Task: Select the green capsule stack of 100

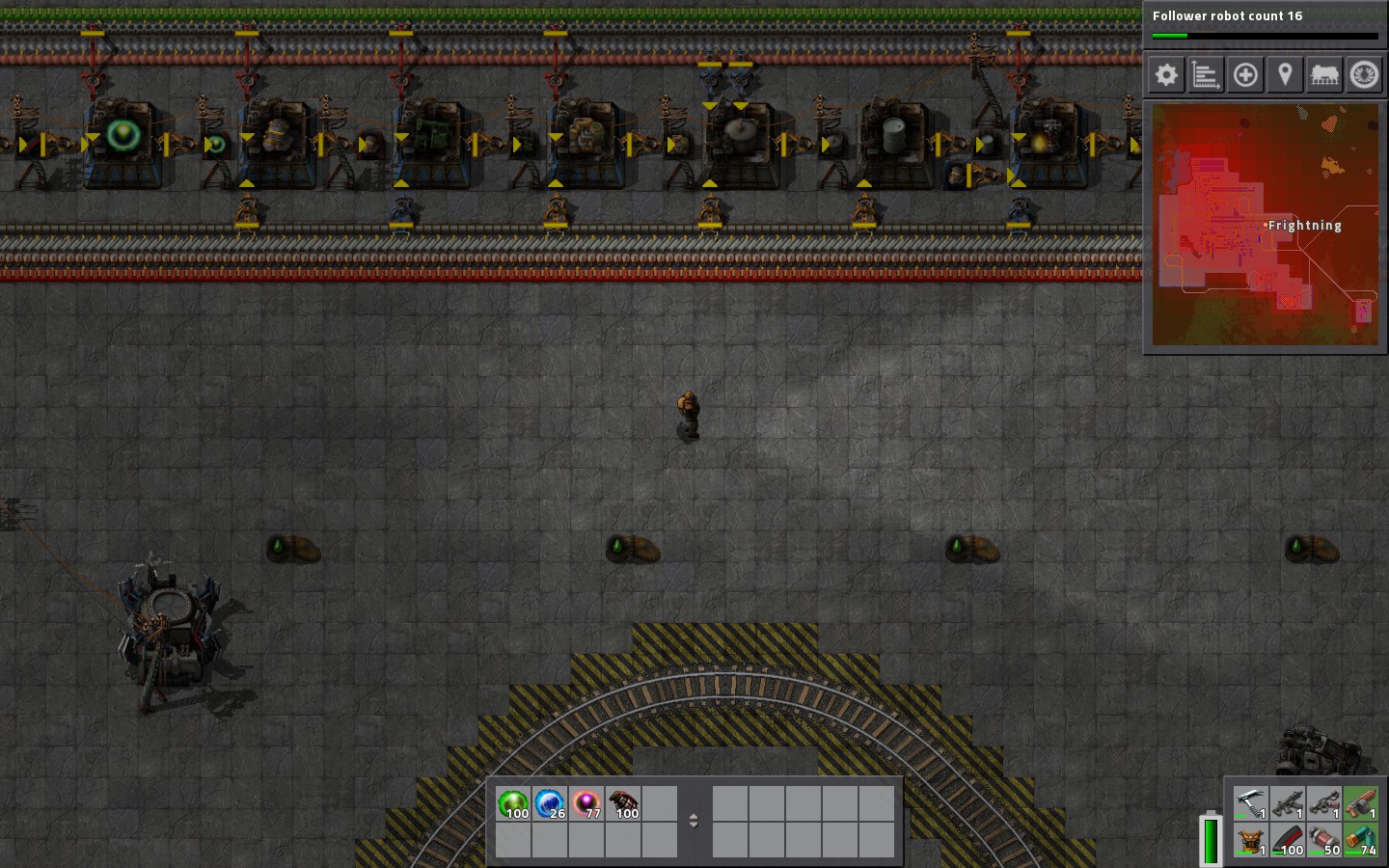Action: click(x=513, y=804)
